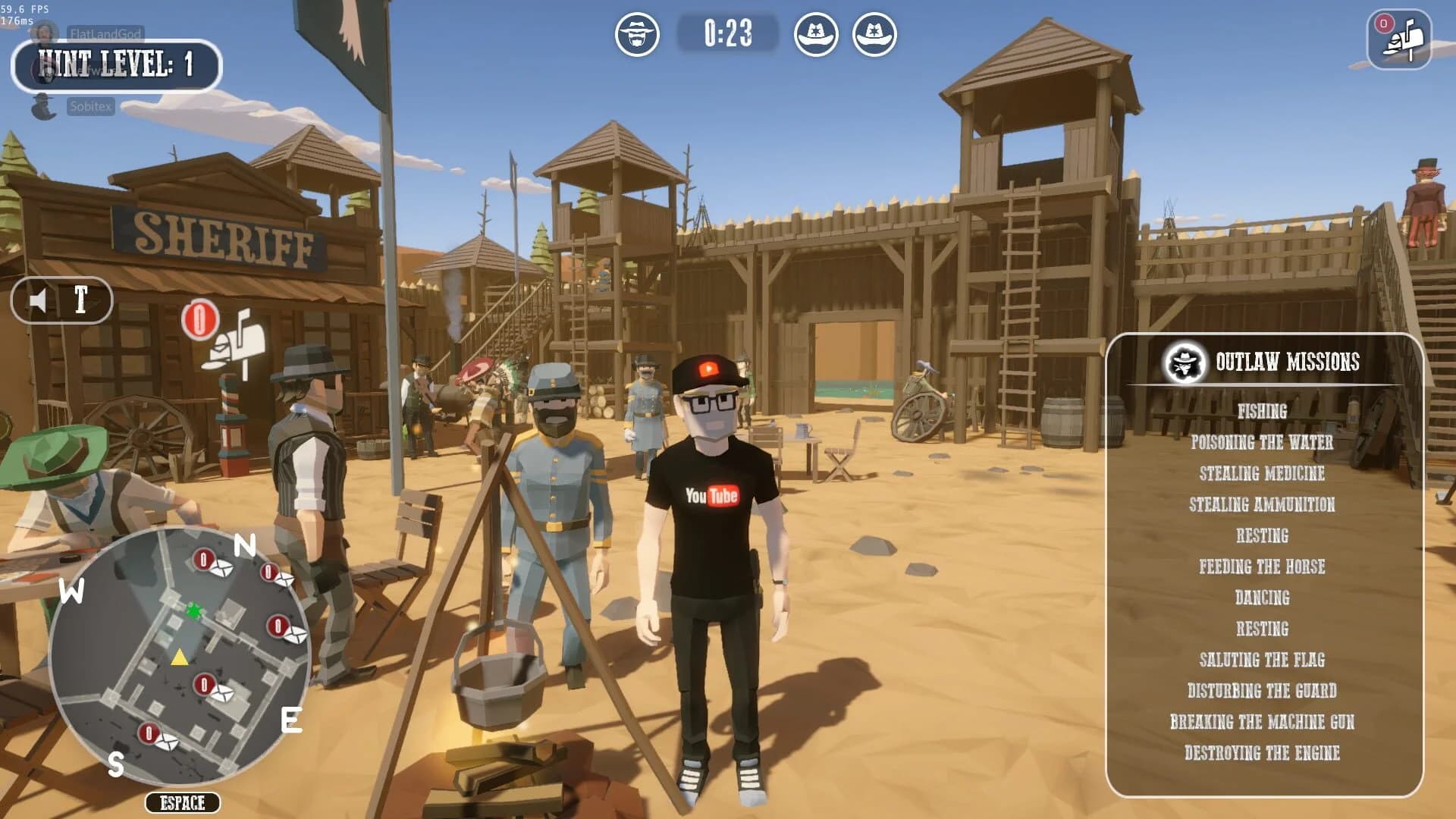Toggle chat using the T key indicator
This screenshot has width=1456, height=819.
(82, 300)
